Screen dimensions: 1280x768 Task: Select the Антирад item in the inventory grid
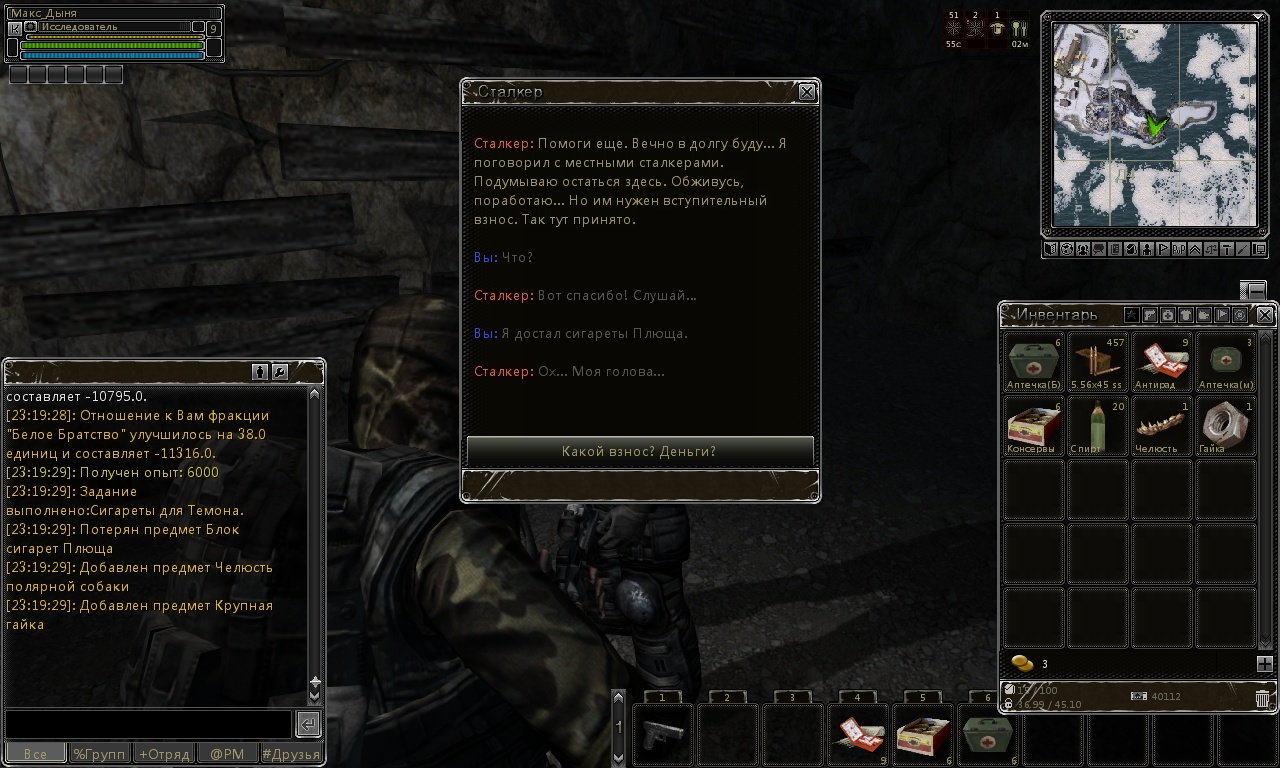click(x=1161, y=361)
